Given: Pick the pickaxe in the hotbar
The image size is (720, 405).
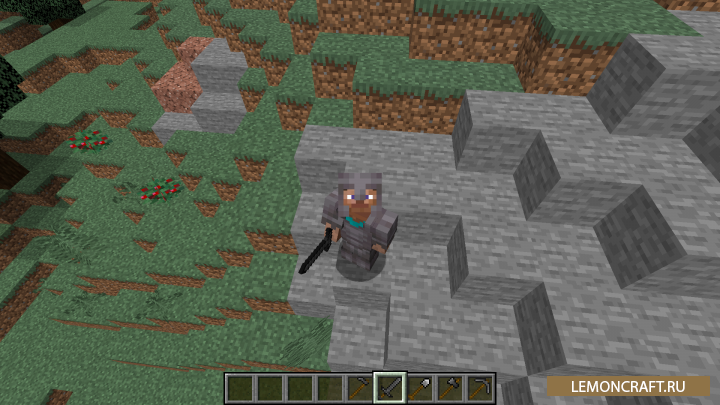Looking at the screenshot, I should (x=480, y=387).
